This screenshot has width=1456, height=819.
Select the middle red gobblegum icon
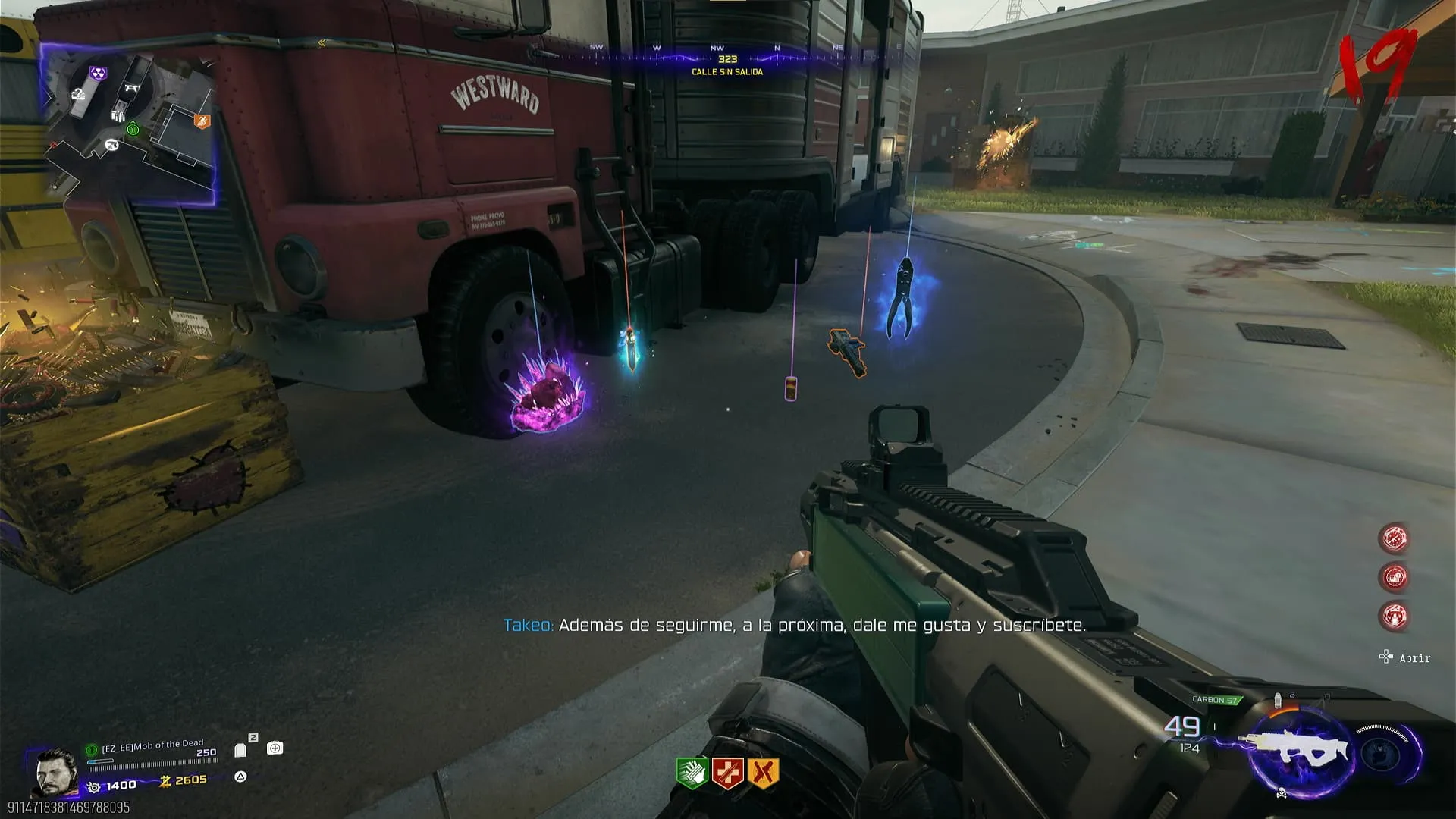coord(1394,577)
